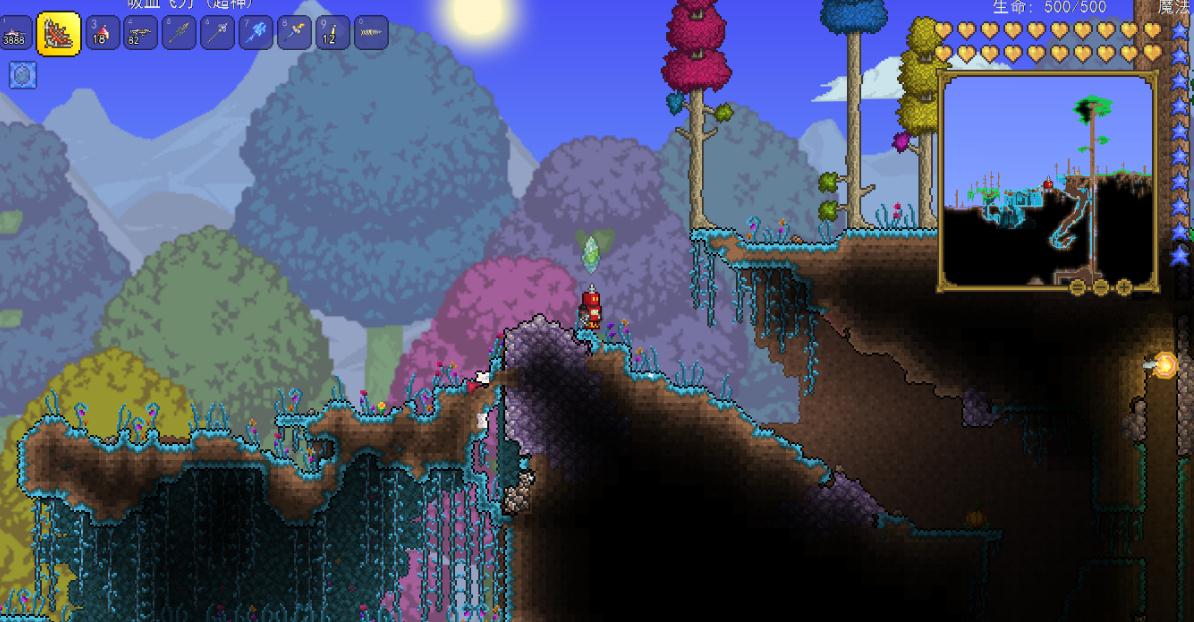Select the yellow item stacked 12
Screen dimensions: 1194x622
pyautogui.click(x=332, y=33)
